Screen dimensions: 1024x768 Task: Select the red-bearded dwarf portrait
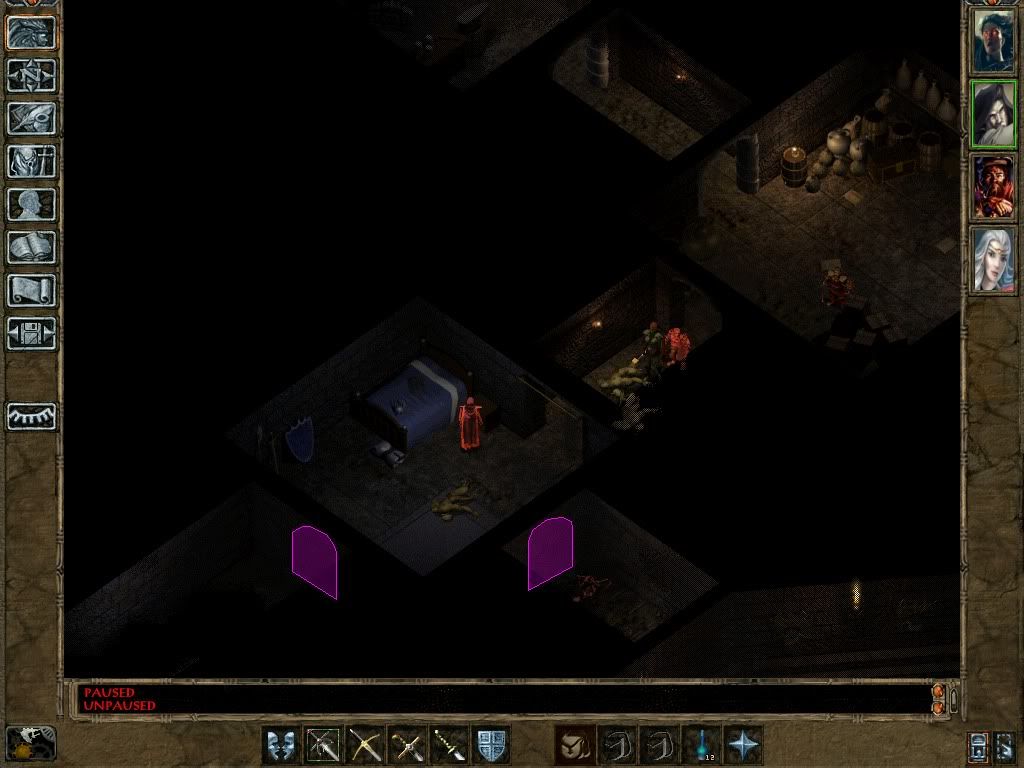point(994,187)
